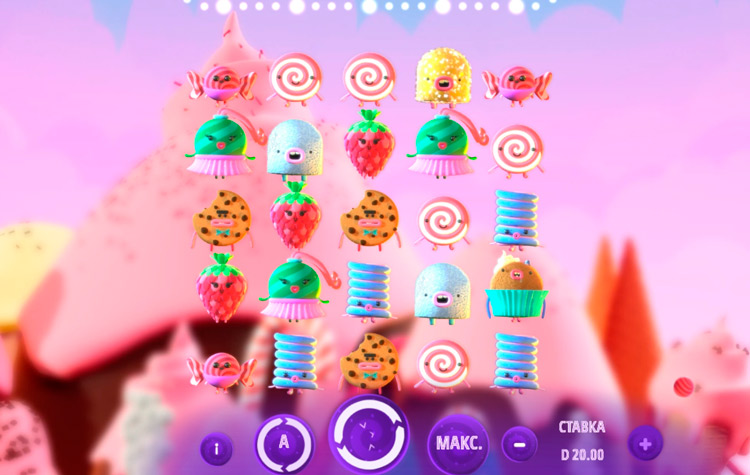Open the game info 'i' button
This screenshot has height=475, width=750.
pyautogui.click(x=216, y=448)
